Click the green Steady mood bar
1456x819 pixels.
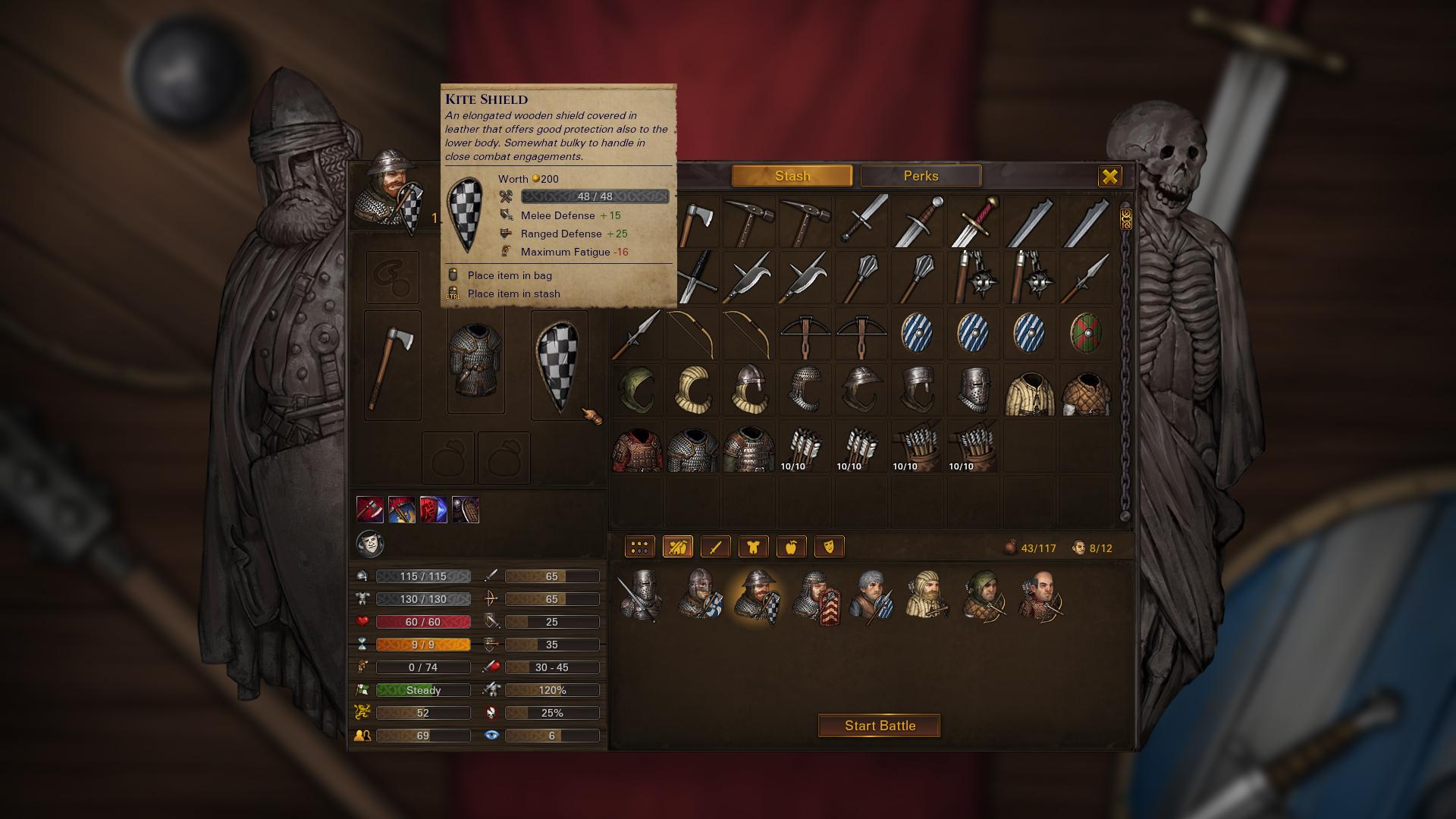pos(422,689)
